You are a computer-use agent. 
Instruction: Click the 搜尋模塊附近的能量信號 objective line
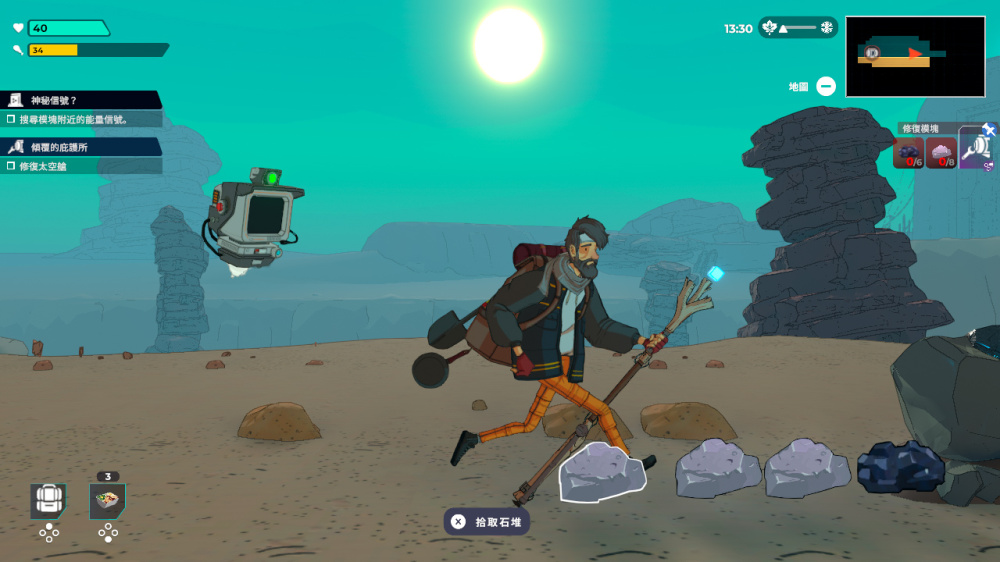[80, 119]
